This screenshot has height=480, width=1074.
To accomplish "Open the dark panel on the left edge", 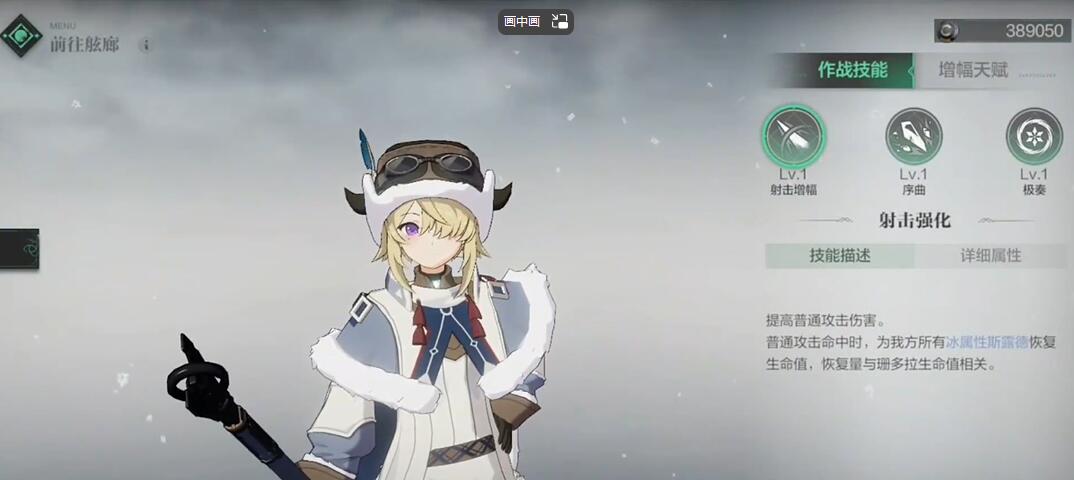I will click(19, 249).
